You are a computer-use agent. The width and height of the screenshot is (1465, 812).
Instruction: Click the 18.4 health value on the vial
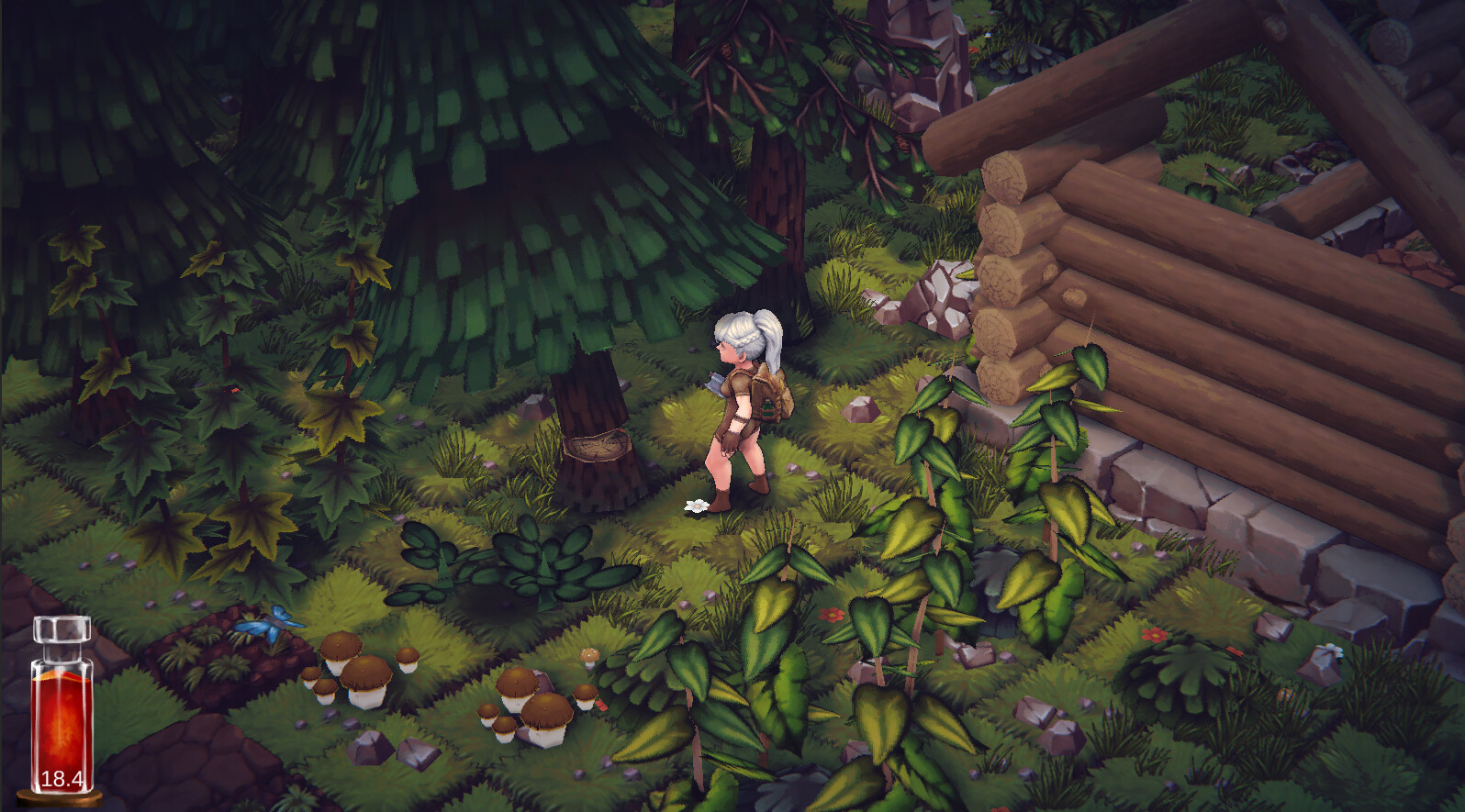coord(61,776)
